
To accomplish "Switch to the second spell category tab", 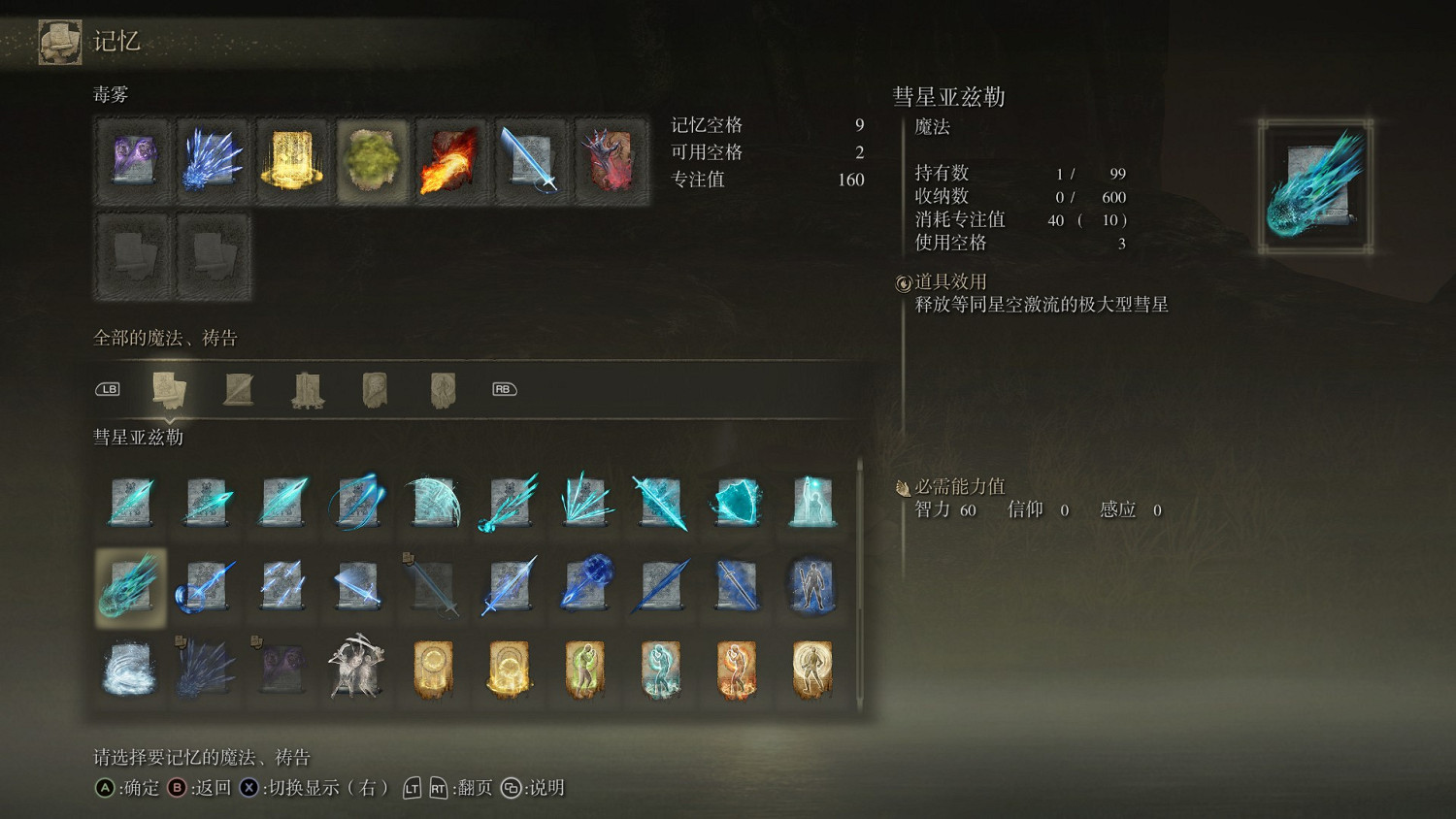I will [239, 387].
